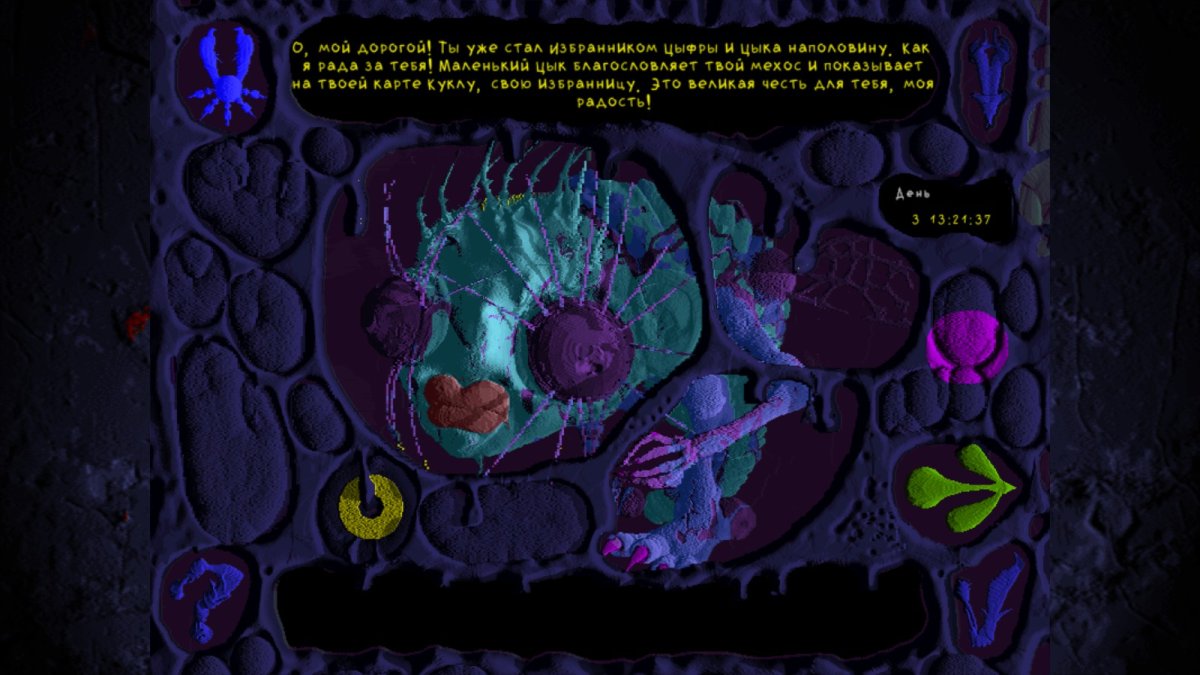Viewport: 1200px width, 675px height.
Task: Select the yellow ring symbol button
Action: tap(371, 506)
